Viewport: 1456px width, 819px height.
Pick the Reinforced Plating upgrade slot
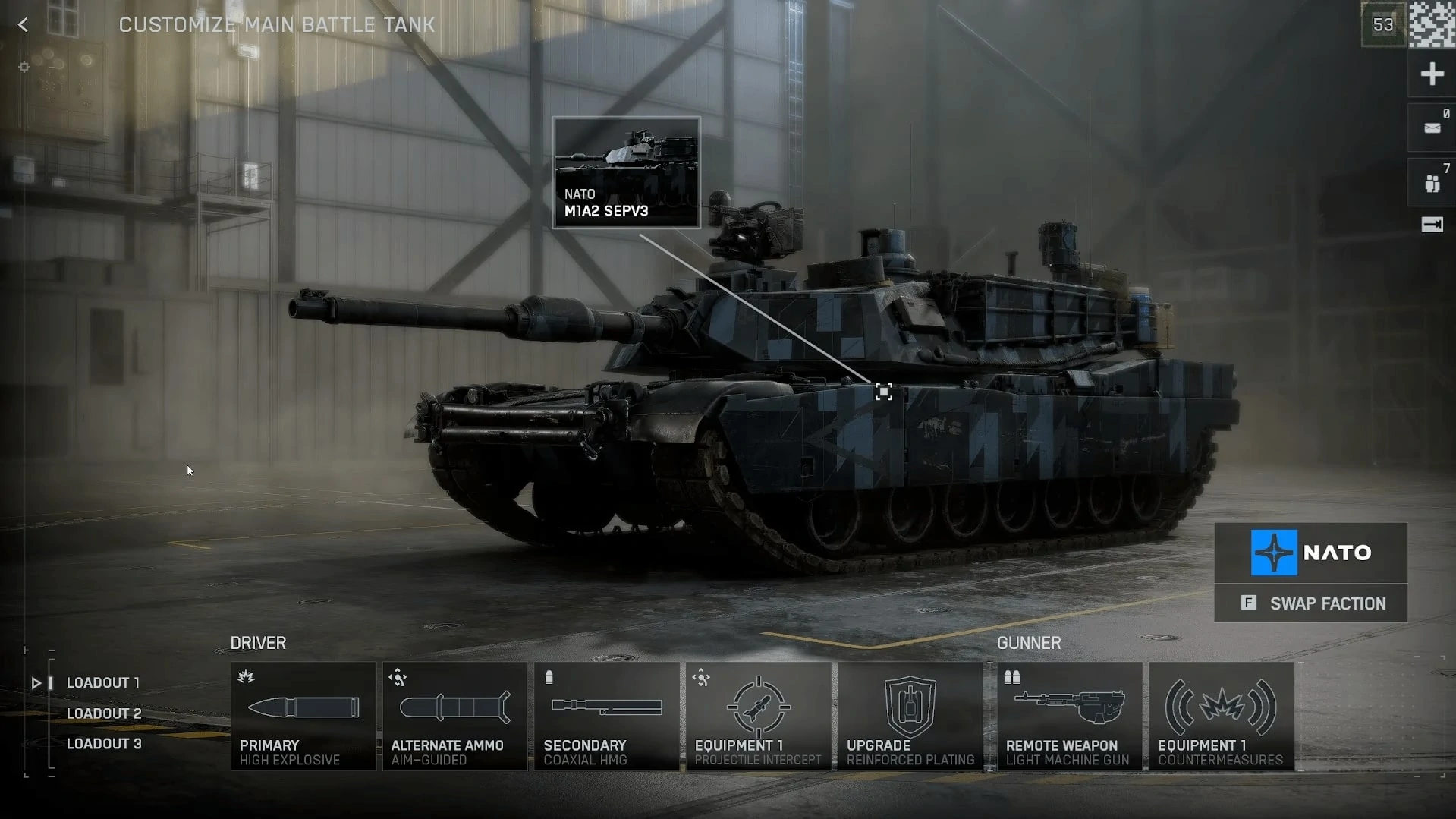[910, 717]
